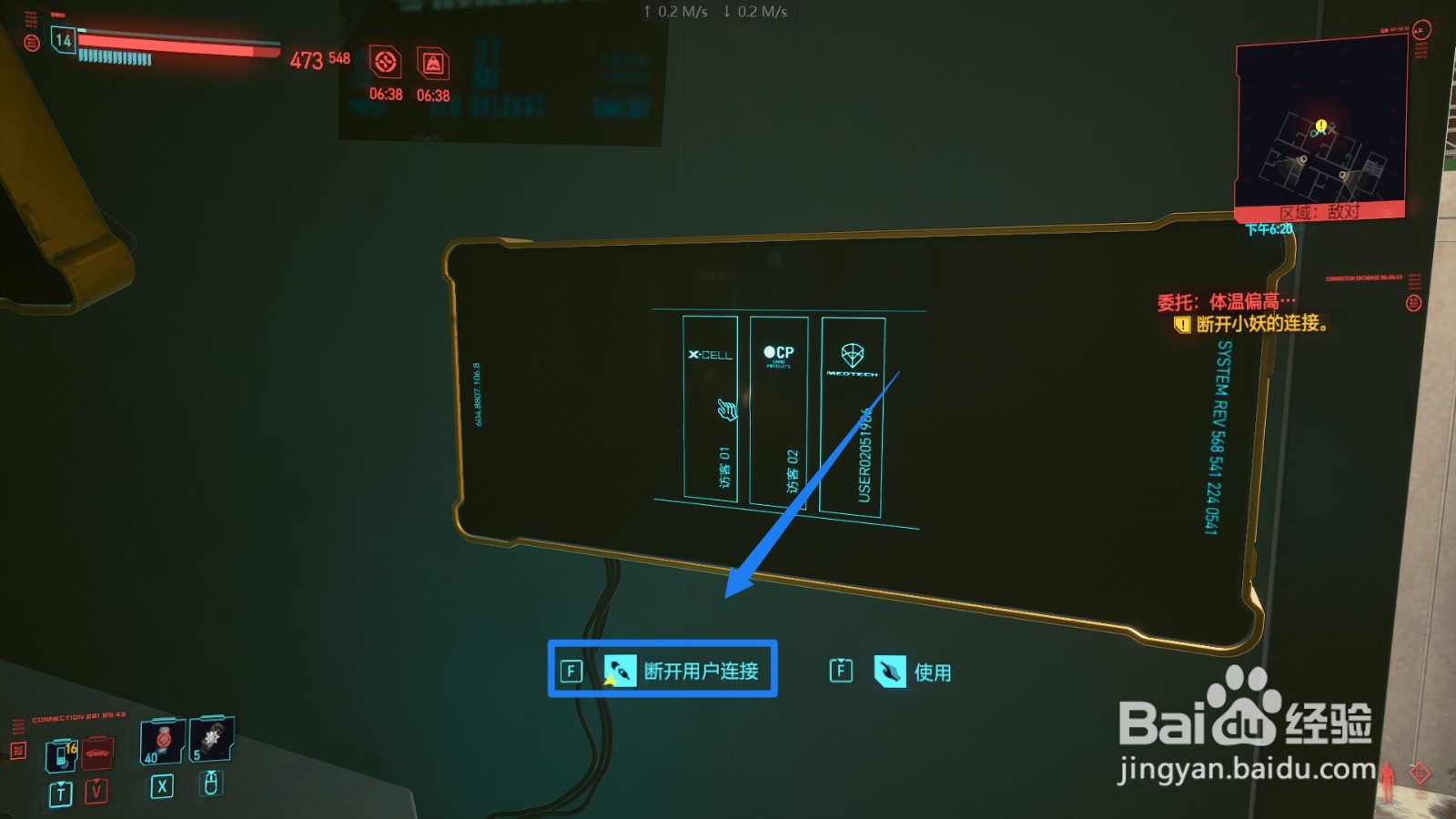Viewport: 1456px width, 819px height.
Task: Click the weight-bag status effect icon
Action: [433, 64]
